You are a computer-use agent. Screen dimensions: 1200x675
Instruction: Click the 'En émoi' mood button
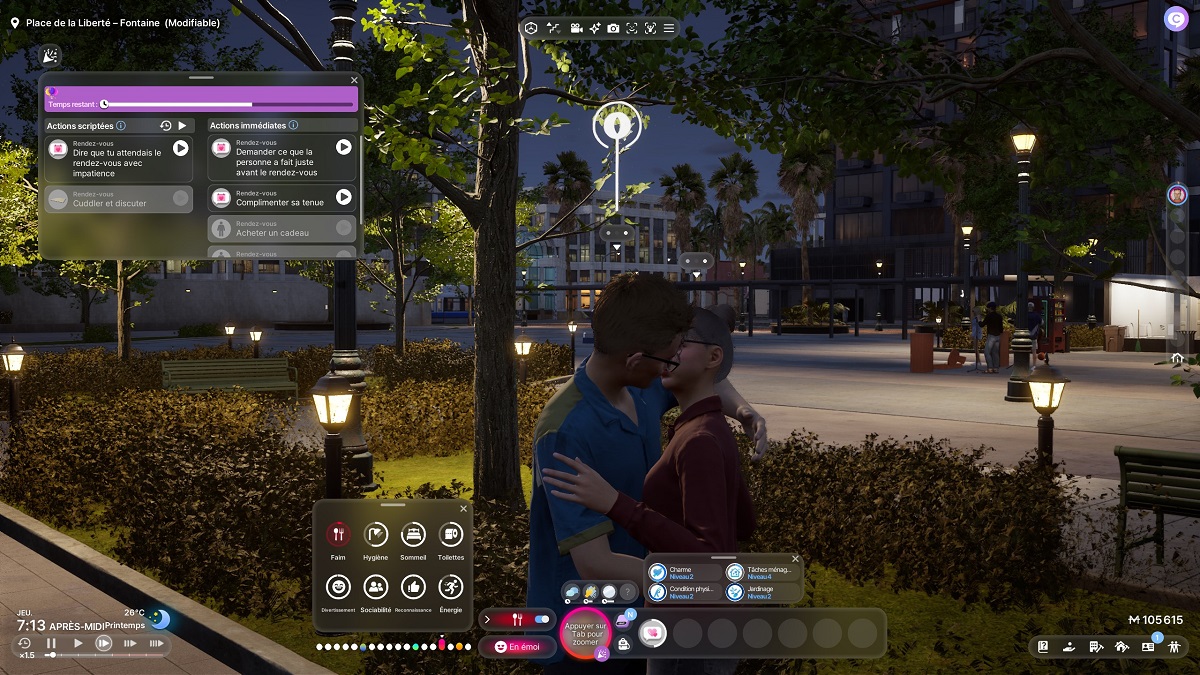(517, 647)
